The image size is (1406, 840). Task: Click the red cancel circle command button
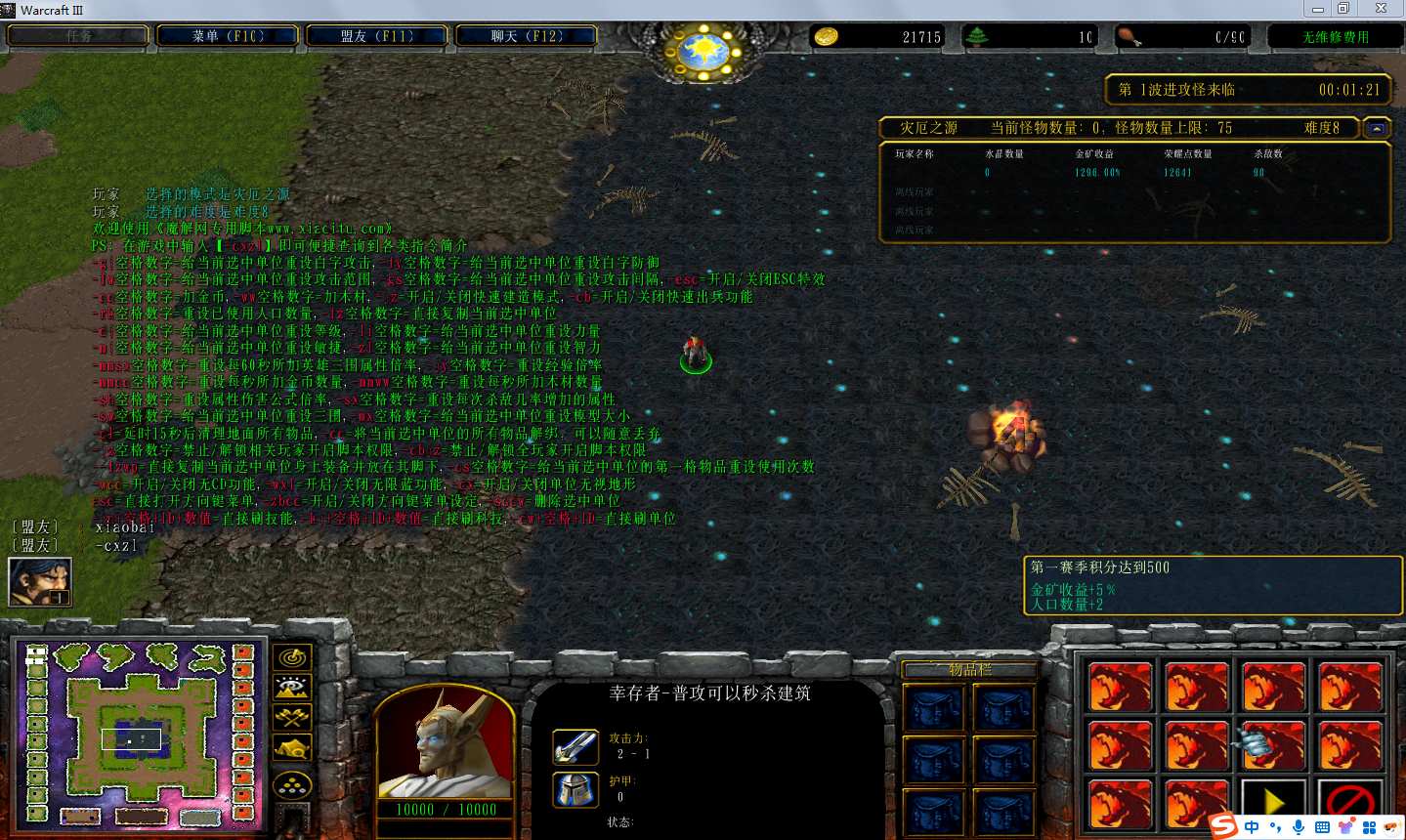pyautogui.click(x=1349, y=803)
